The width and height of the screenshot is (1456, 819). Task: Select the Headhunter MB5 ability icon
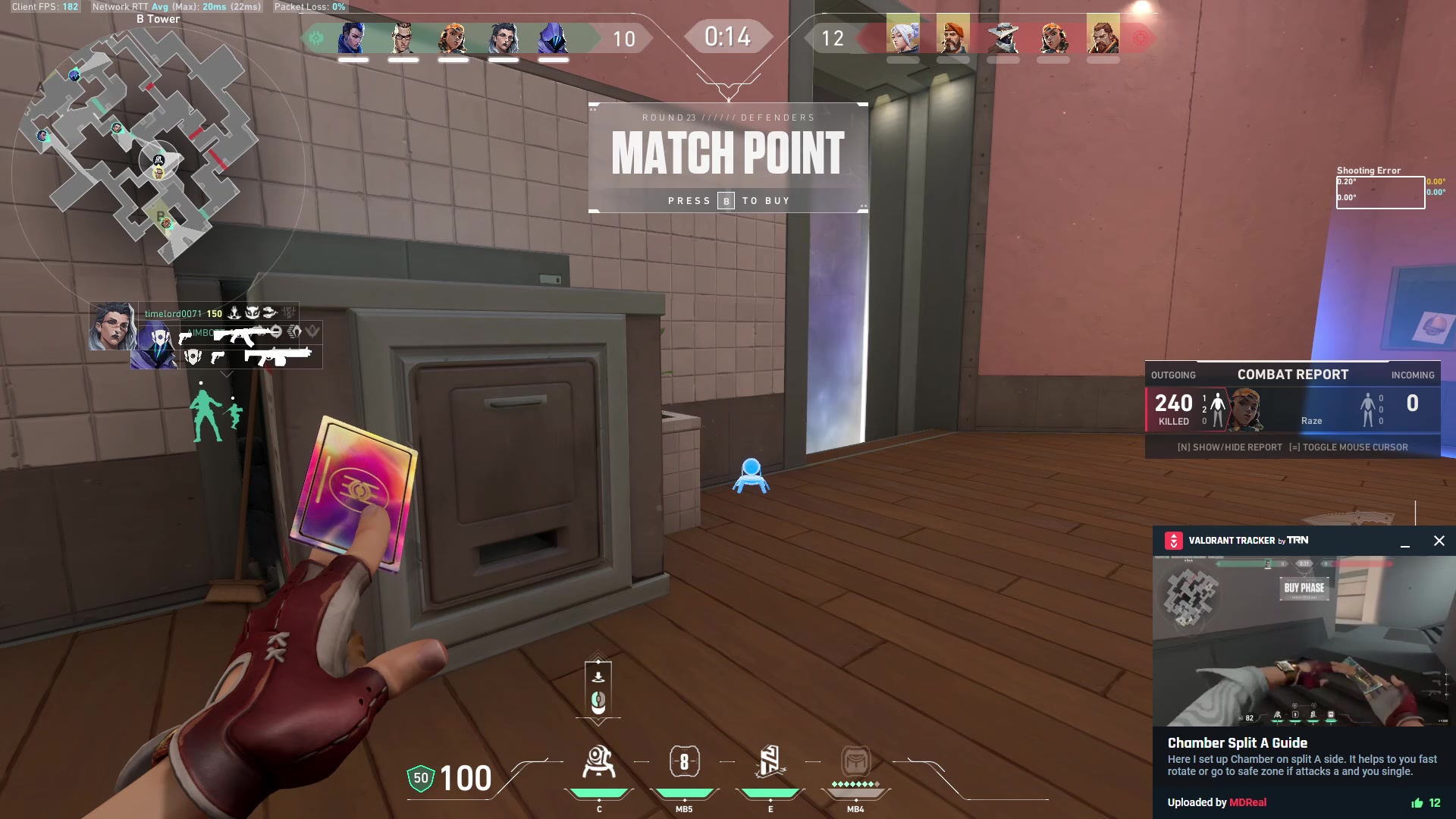tap(684, 762)
